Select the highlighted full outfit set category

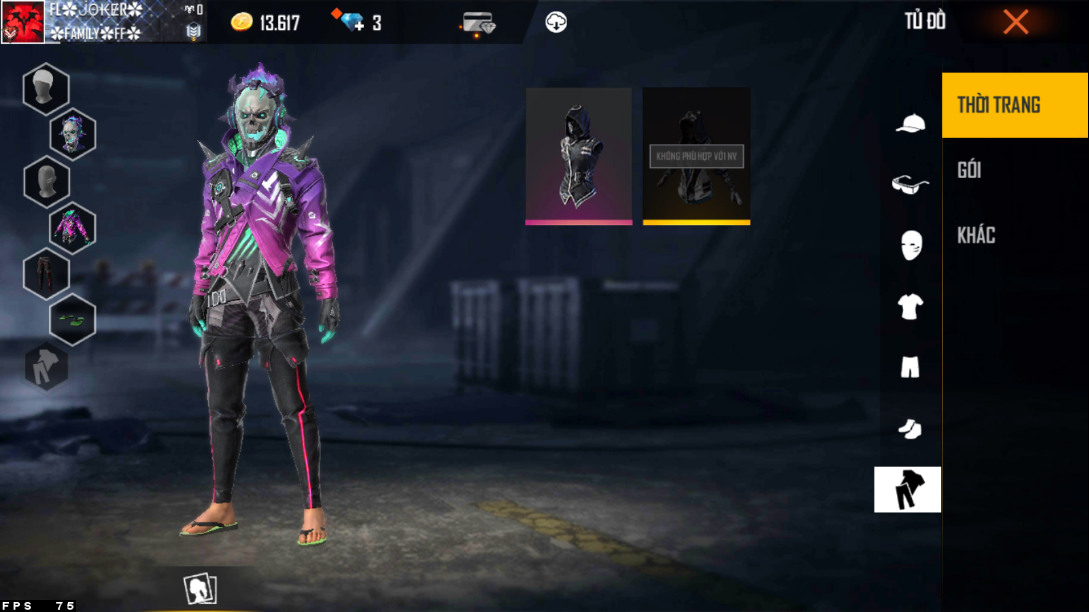908,490
